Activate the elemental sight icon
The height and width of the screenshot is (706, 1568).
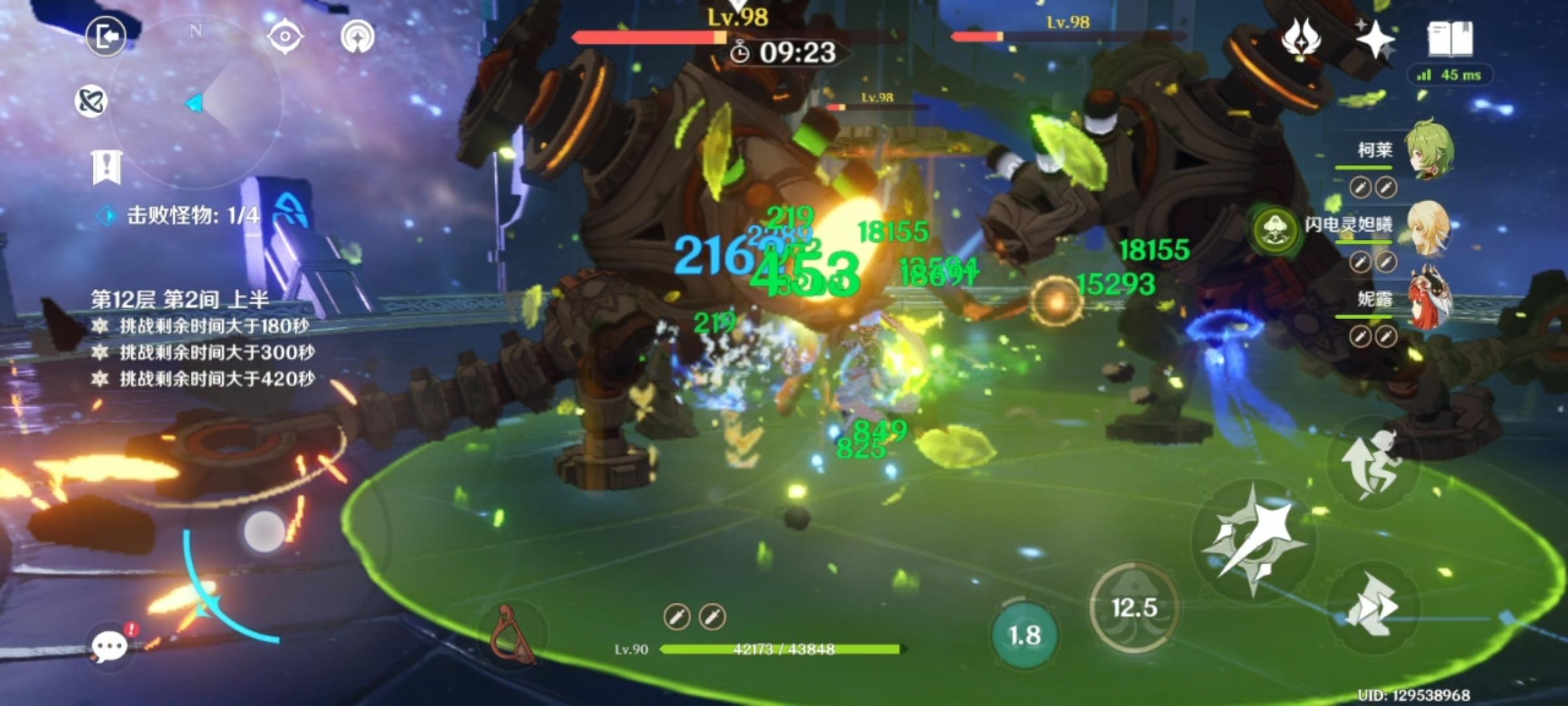(x=91, y=101)
